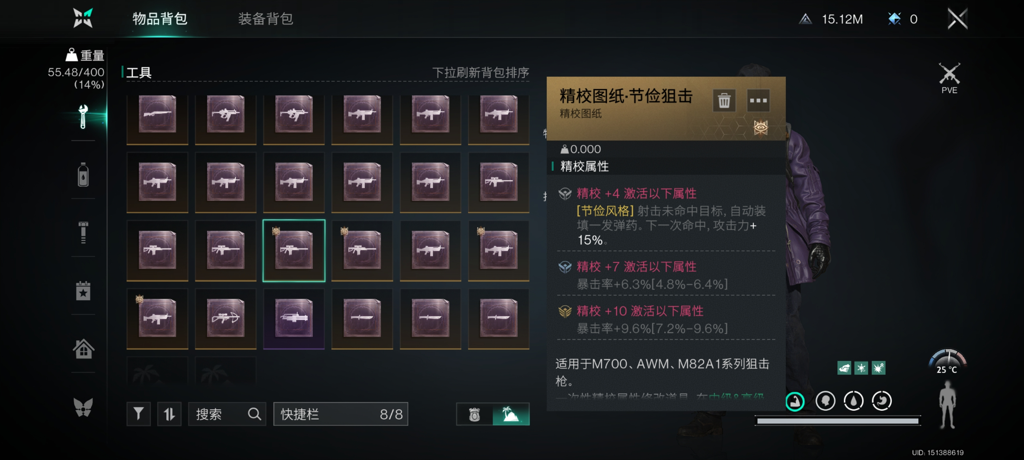Tap the cyan currency icon showing 0
The width and height of the screenshot is (1024, 460).
[893, 19]
